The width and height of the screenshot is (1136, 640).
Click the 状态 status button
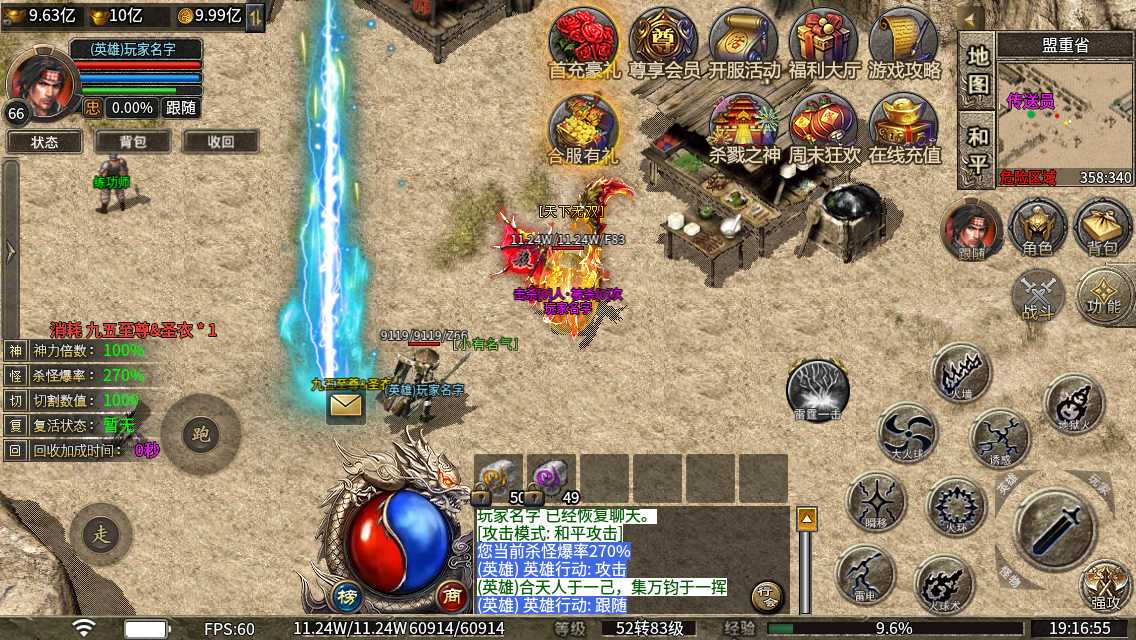[45, 142]
